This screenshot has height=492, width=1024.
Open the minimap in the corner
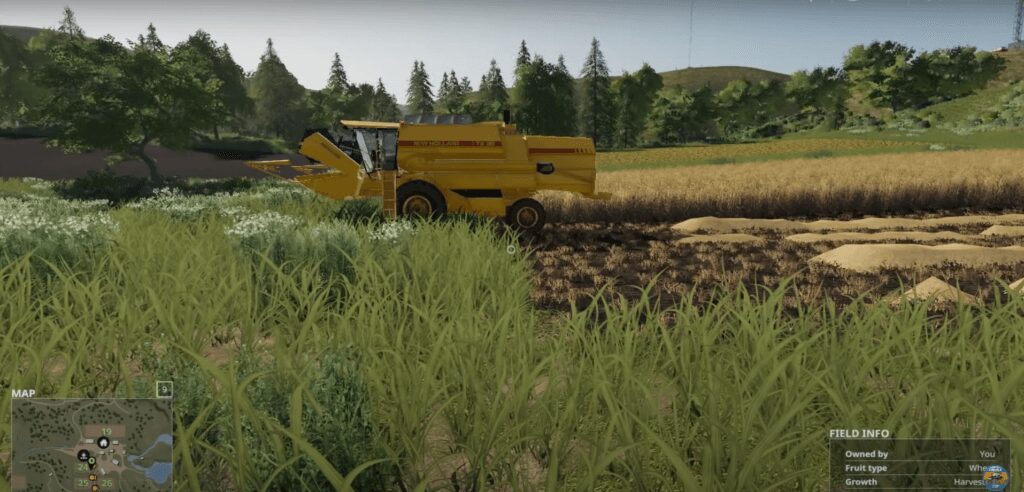[x=92, y=444]
